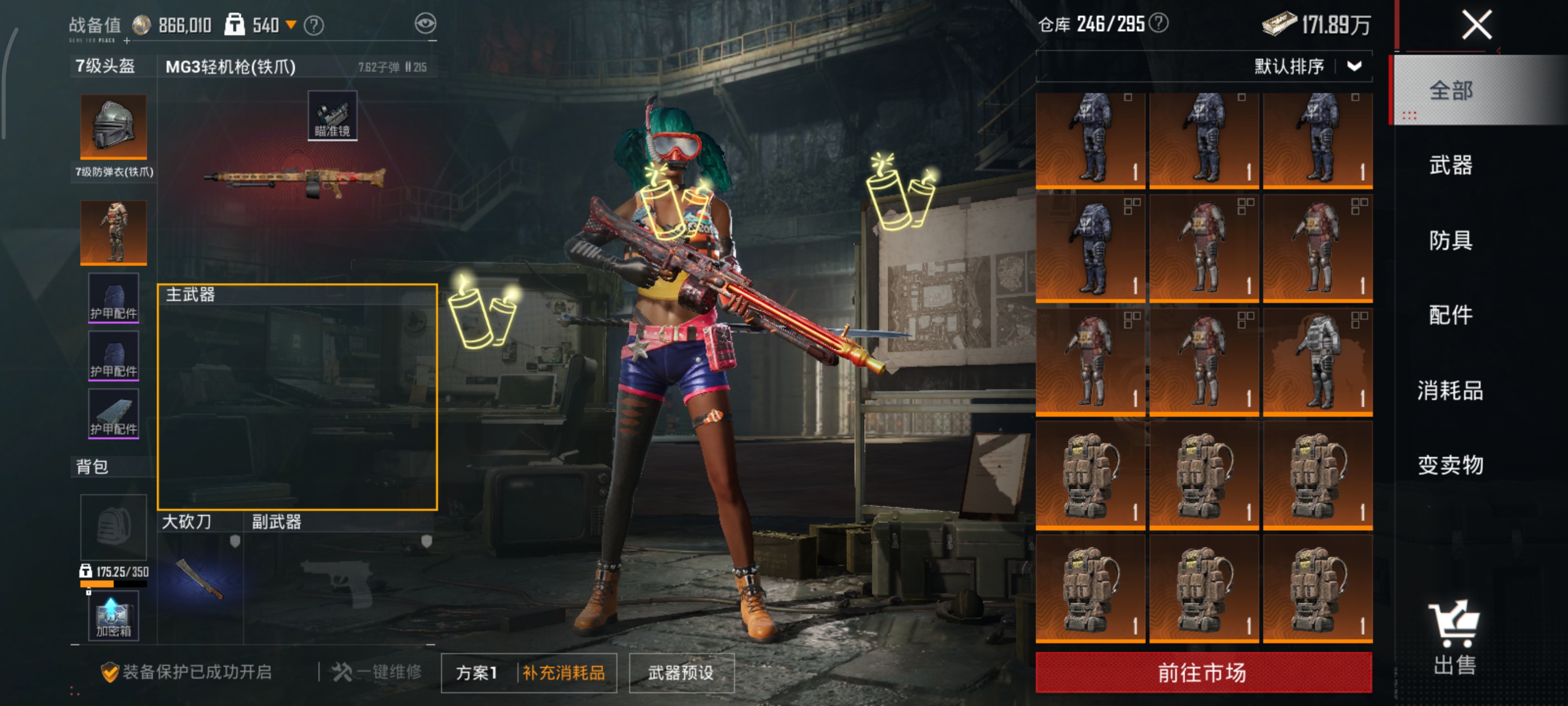Show the 配件 category tab

tap(1450, 315)
